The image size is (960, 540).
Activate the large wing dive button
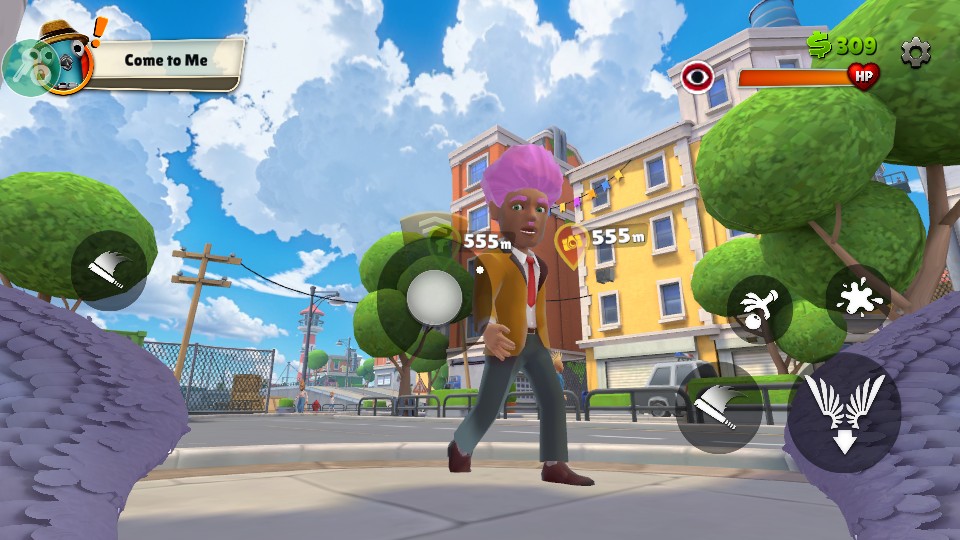click(x=845, y=412)
